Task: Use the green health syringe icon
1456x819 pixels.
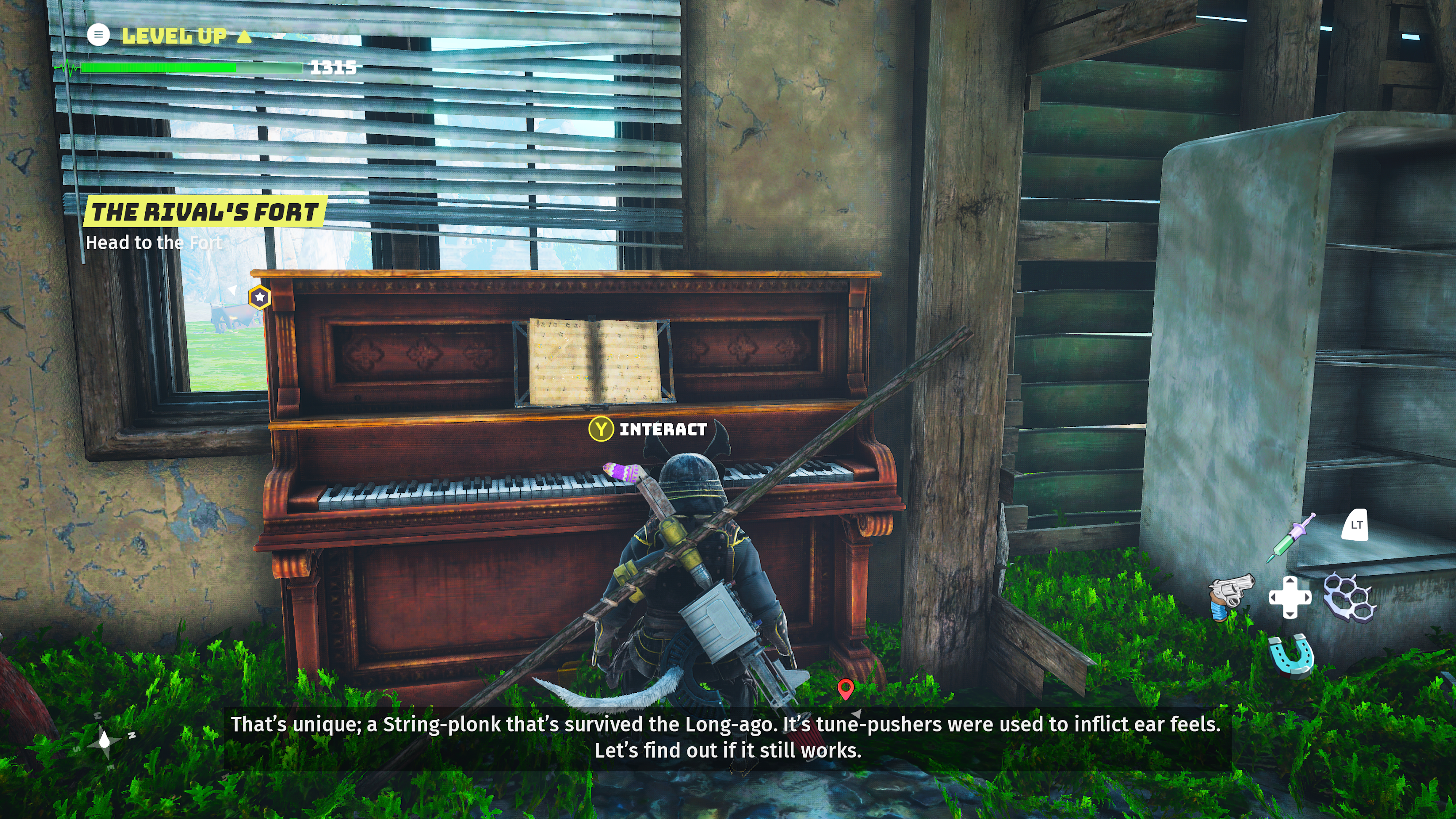Action: point(1291,537)
